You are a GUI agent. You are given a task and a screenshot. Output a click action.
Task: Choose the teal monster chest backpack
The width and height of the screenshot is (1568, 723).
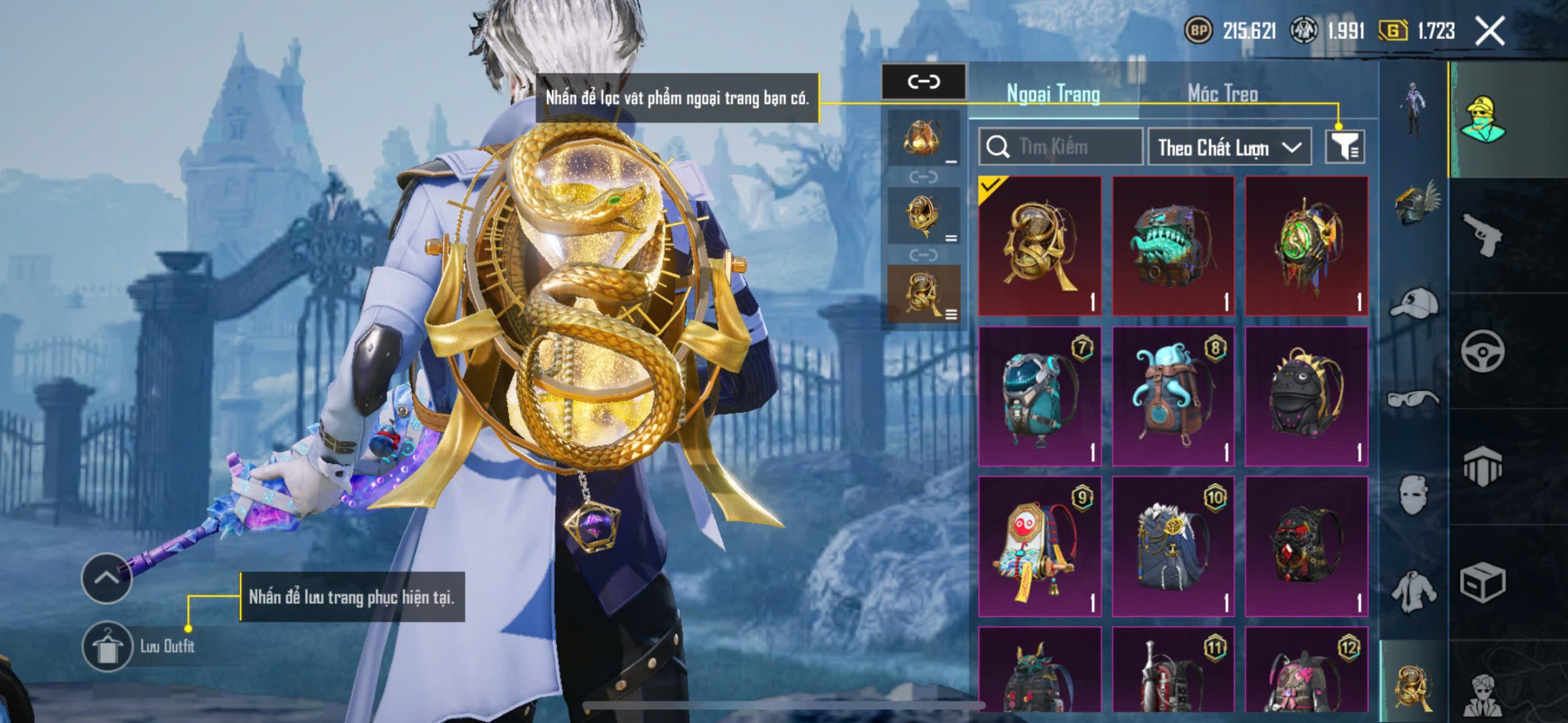[x=1172, y=246]
